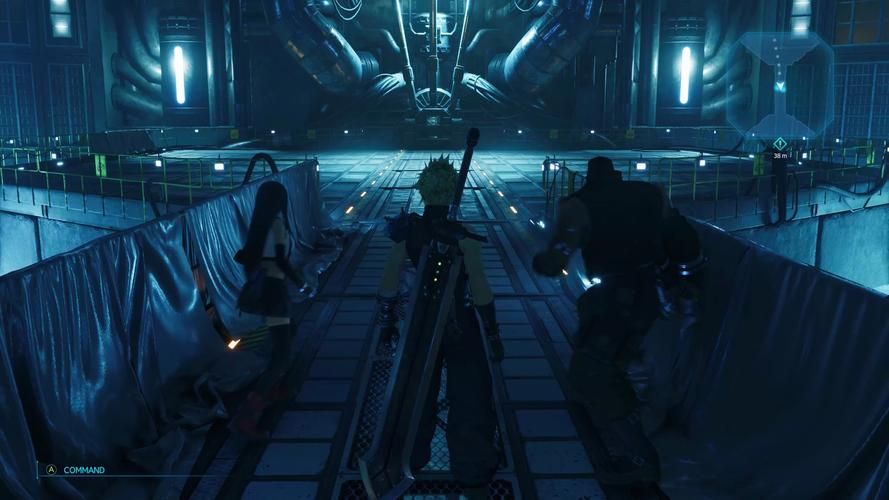889x500 pixels.
Task: Select the diamond objective marker showing 38 m
Action: click(x=780, y=143)
